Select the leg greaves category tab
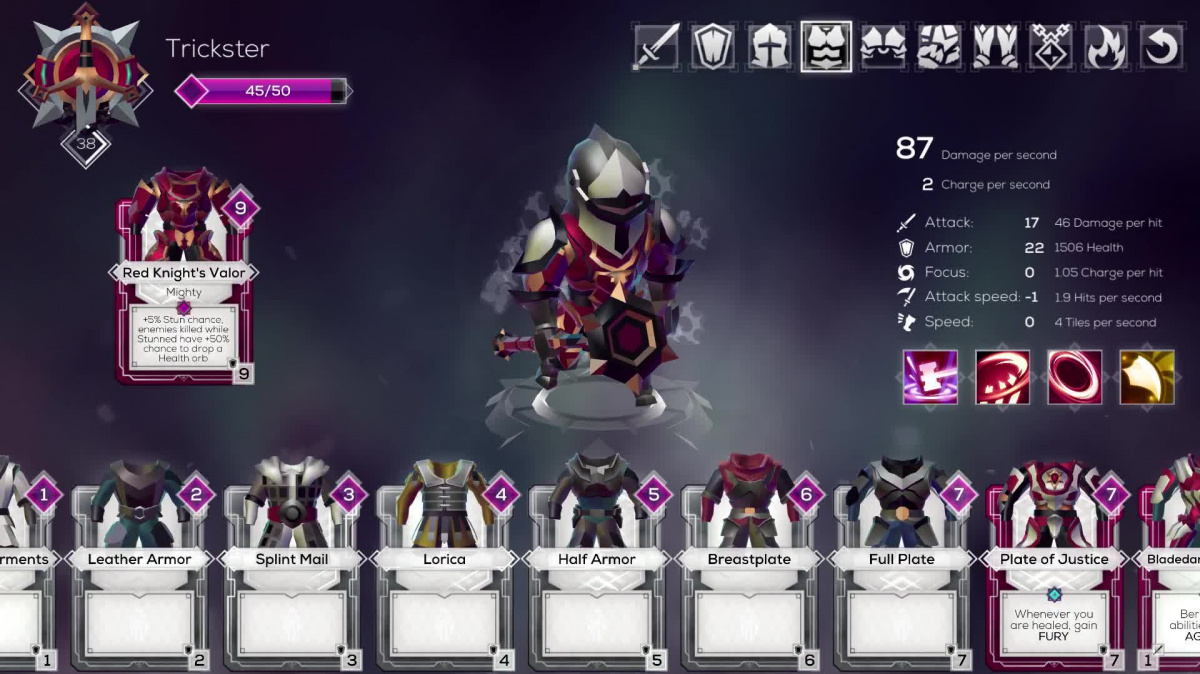Viewport: 1200px width, 674px height. point(995,47)
